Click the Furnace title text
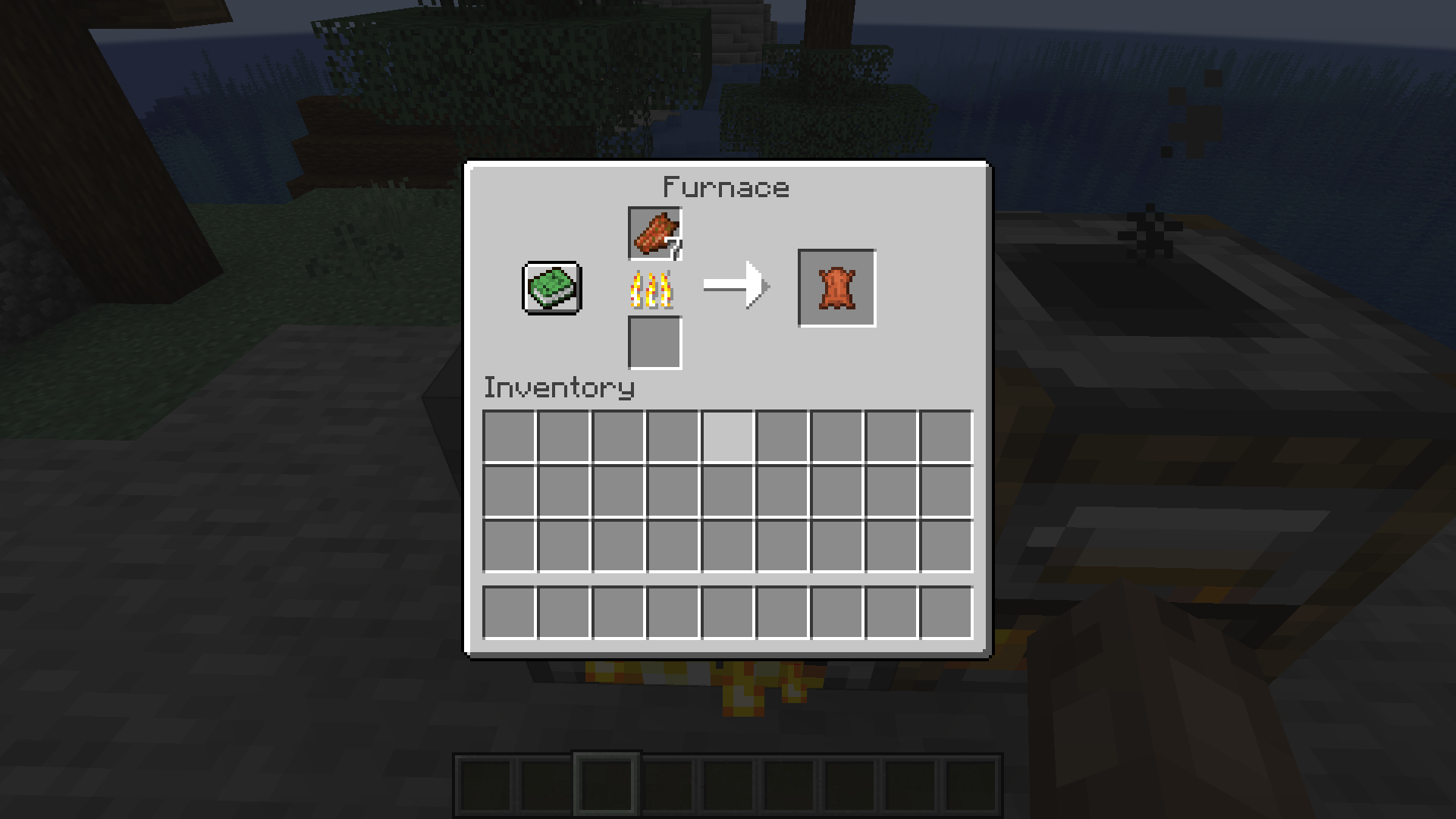 pyautogui.click(x=726, y=187)
